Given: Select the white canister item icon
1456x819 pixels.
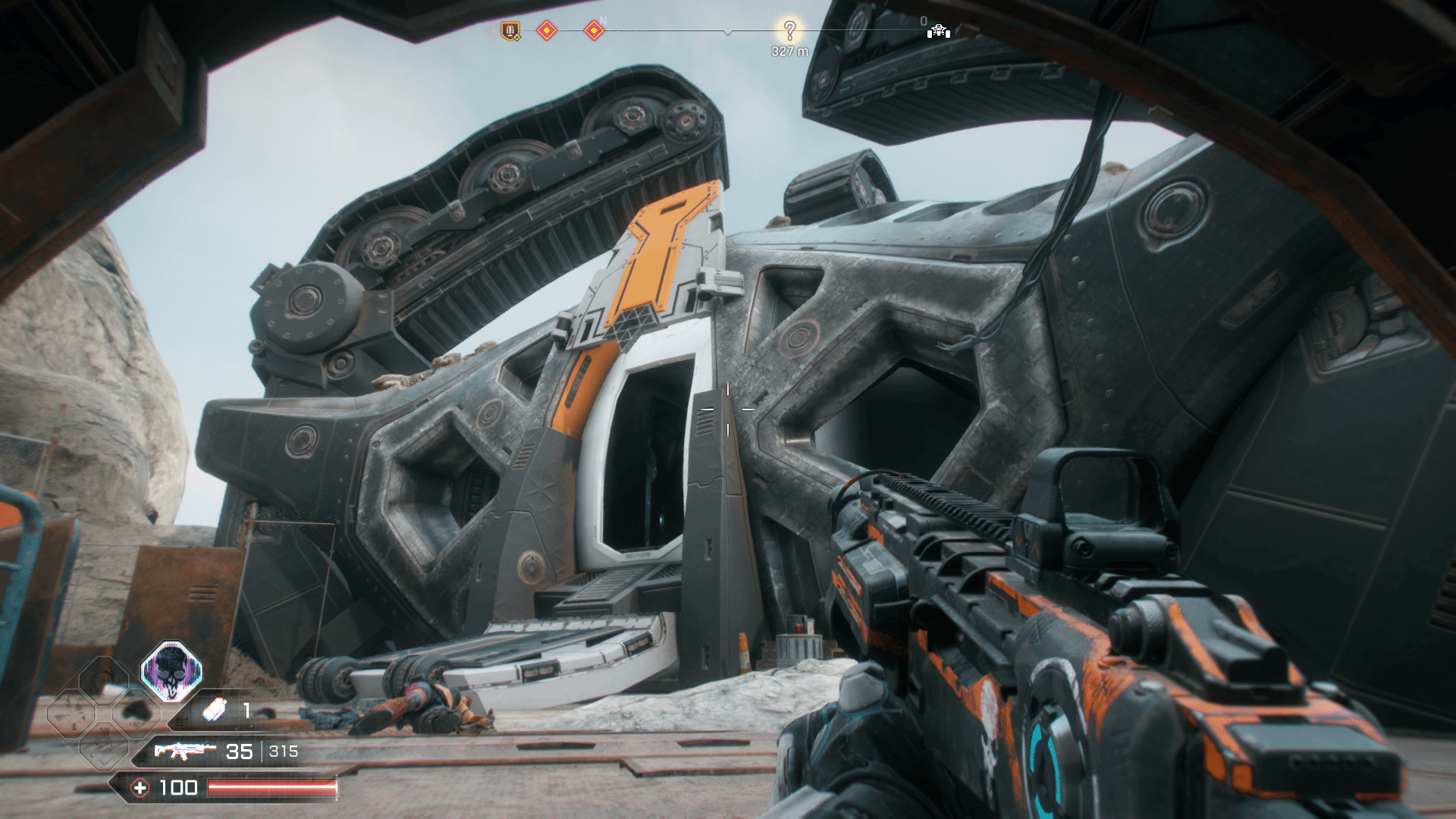Looking at the screenshot, I should (x=215, y=710).
